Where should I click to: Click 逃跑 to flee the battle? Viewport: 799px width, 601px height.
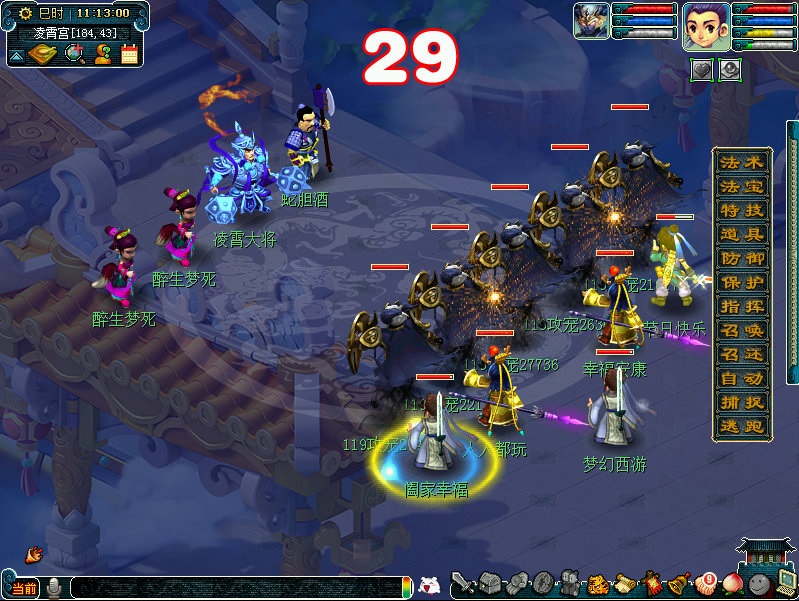coord(742,426)
